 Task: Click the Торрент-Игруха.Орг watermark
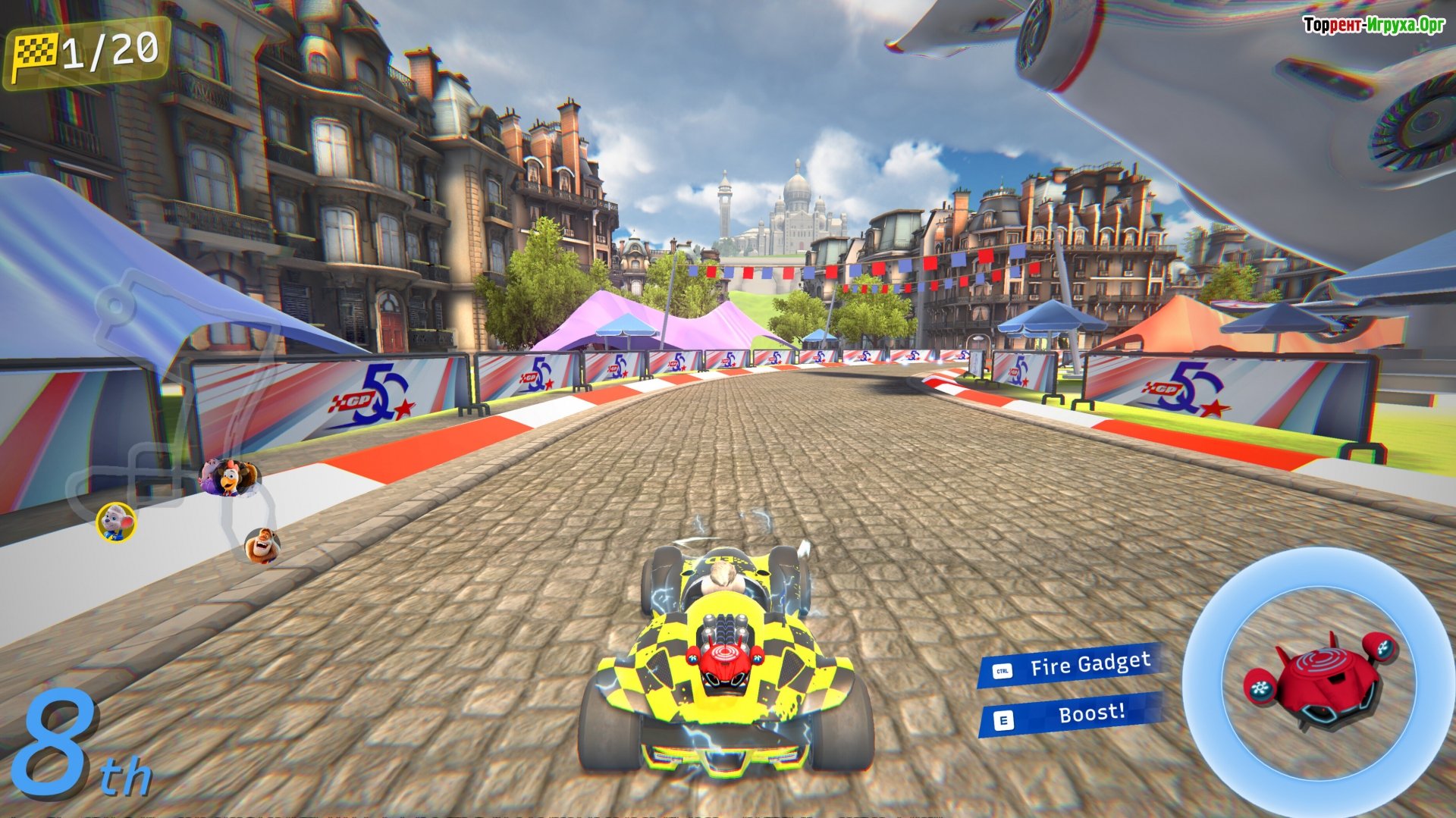(1373, 25)
